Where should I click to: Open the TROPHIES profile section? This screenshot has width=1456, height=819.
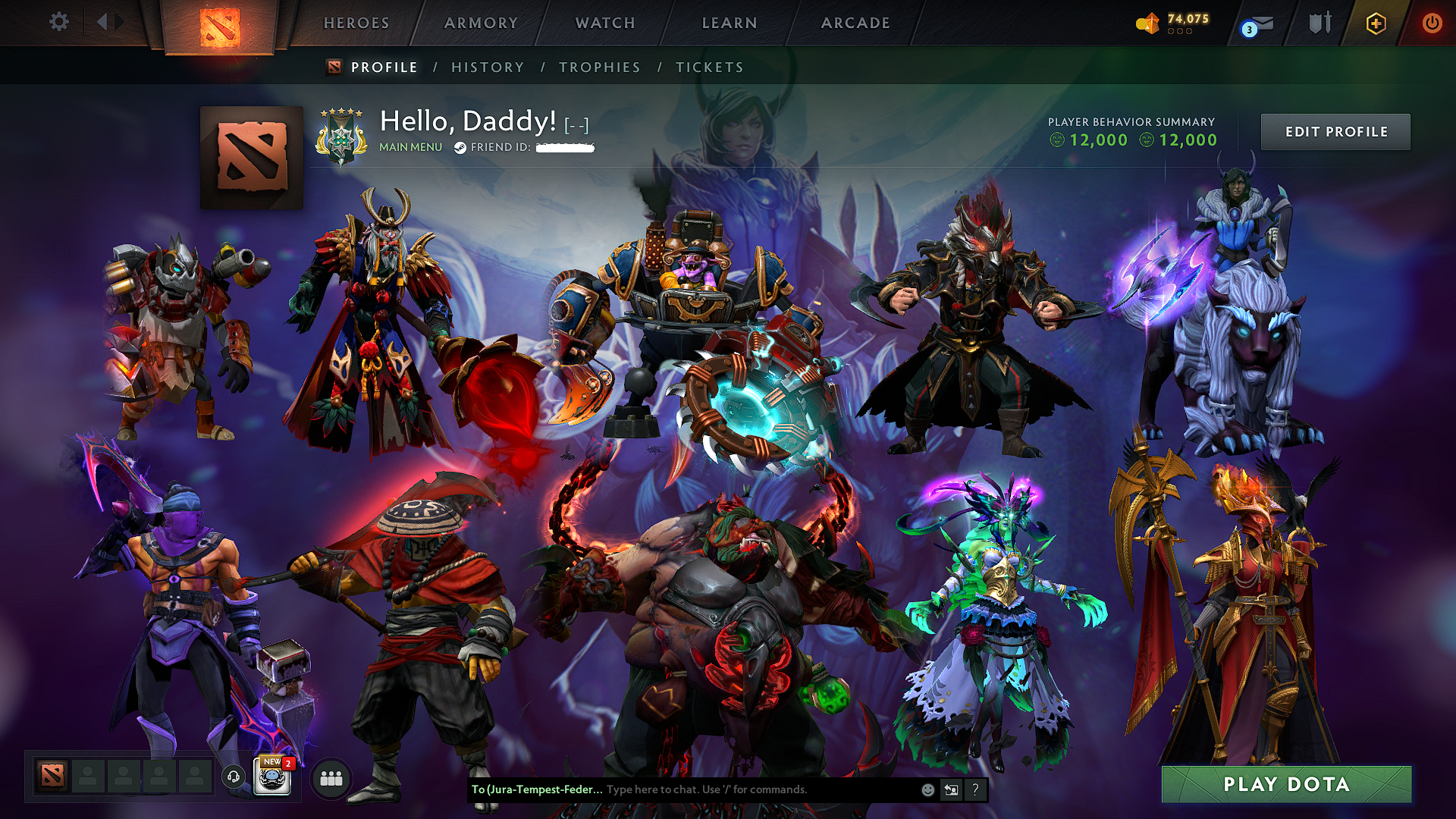pyautogui.click(x=599, y=67)
